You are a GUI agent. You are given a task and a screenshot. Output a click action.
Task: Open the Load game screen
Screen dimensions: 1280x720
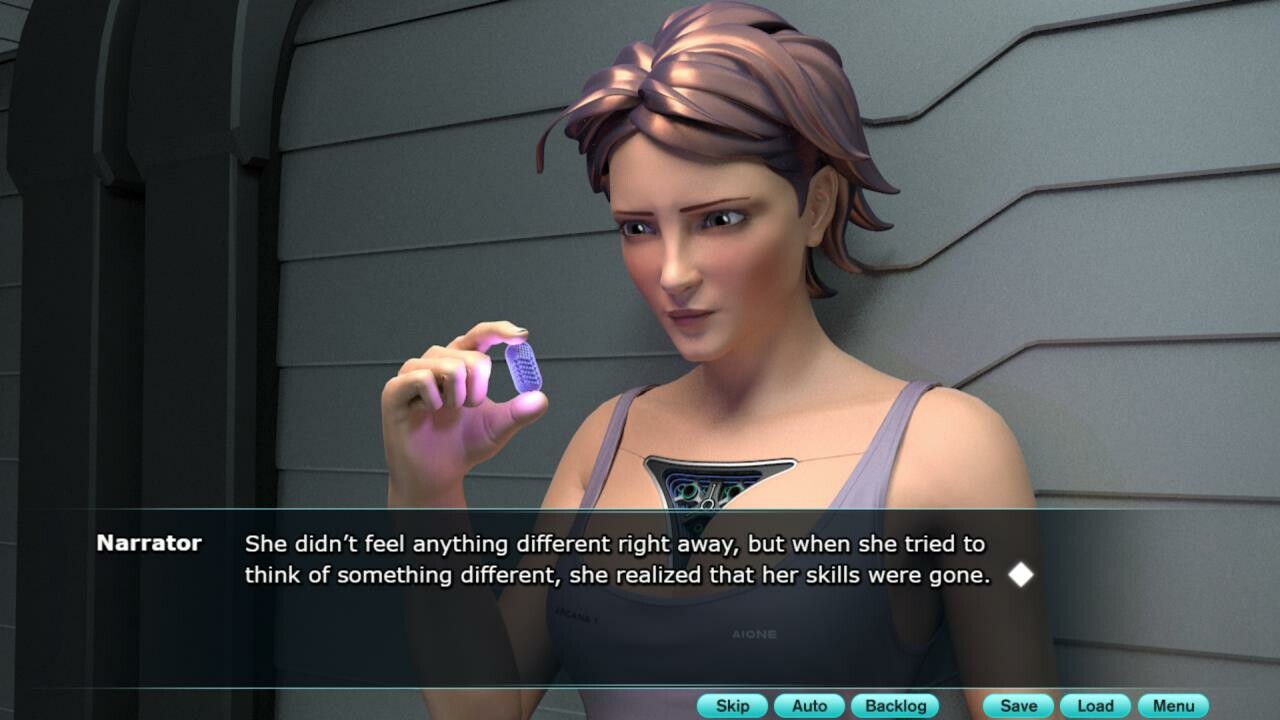click(x=1095, y=706)
